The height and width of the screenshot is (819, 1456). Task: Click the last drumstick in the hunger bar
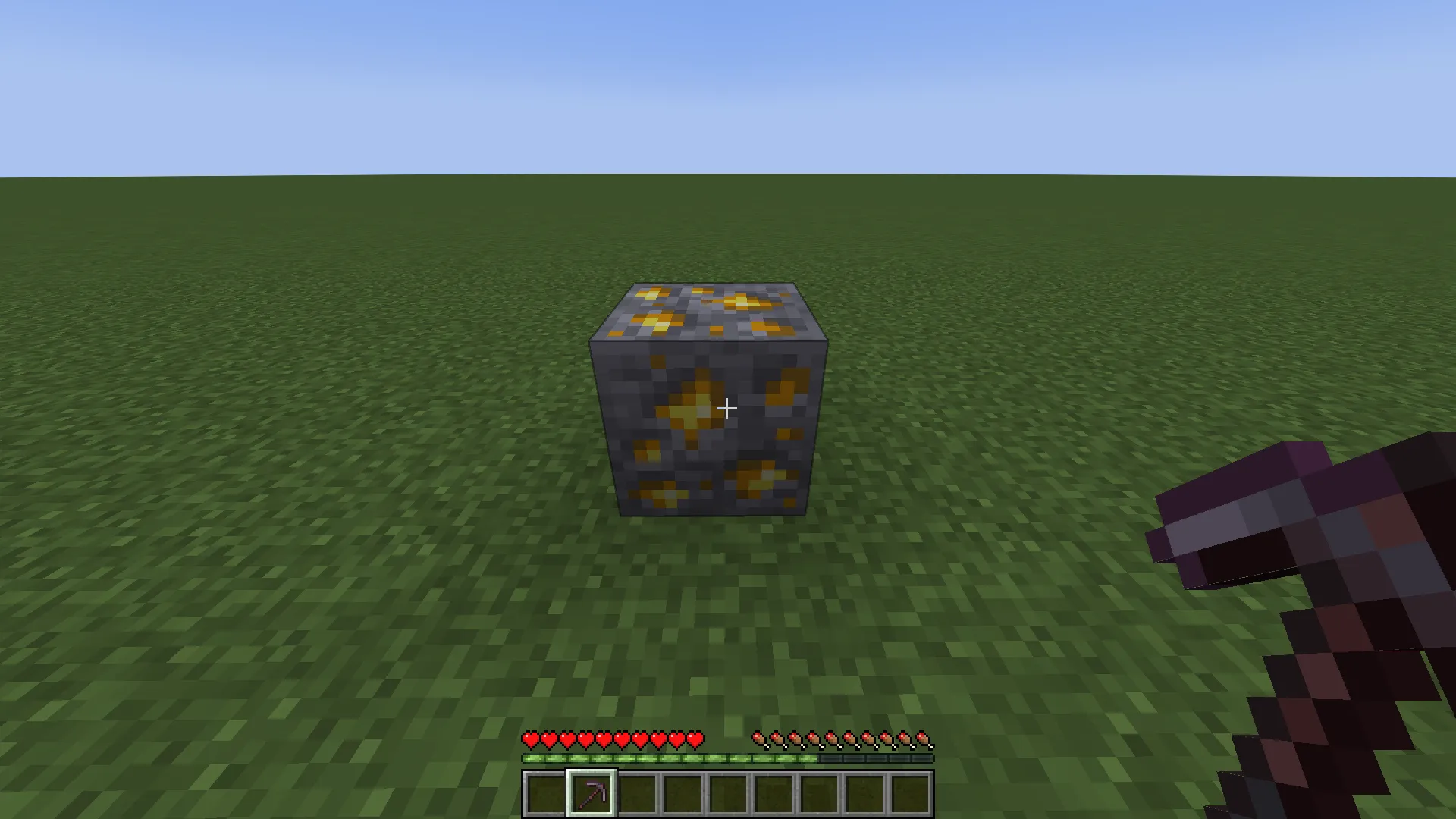coord(924,737)
